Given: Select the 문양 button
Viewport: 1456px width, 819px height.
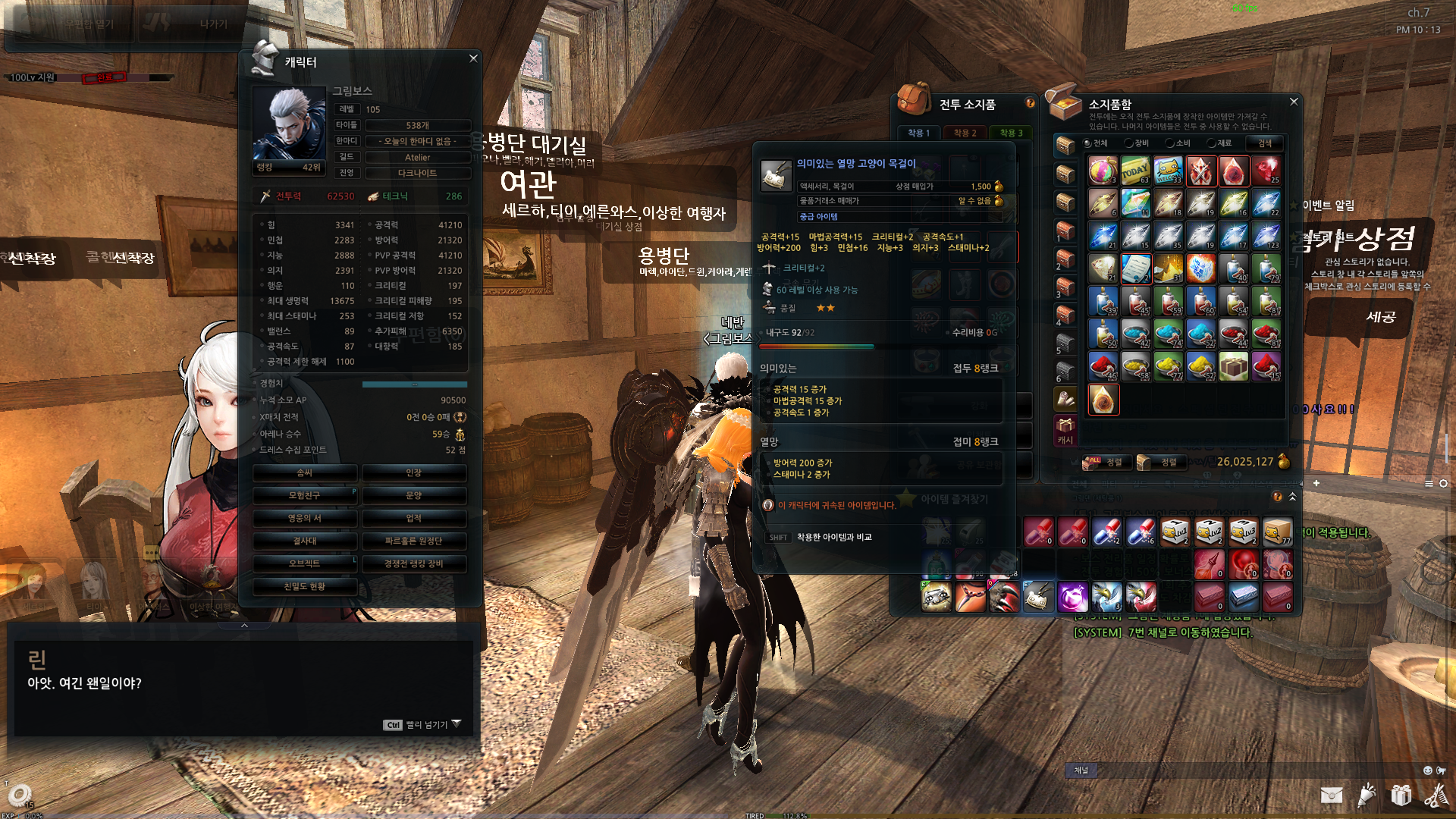Looking at the screenshot, I should click(413, 496).
